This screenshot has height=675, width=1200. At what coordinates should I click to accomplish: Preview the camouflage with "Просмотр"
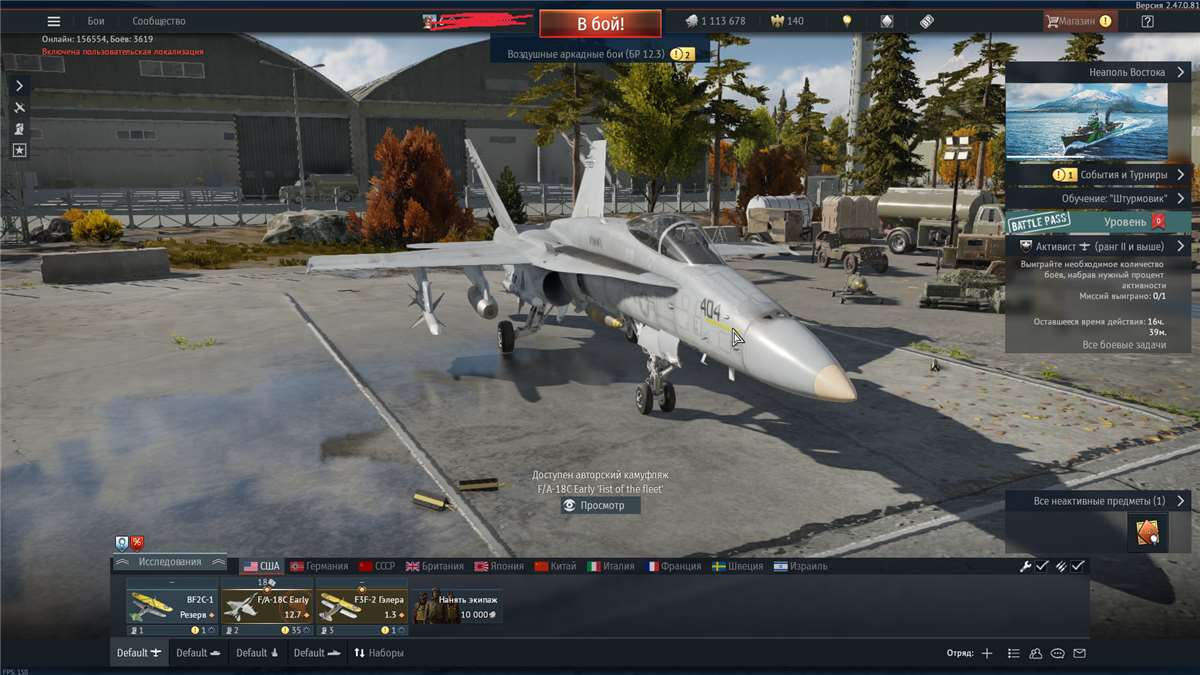point(601,506)
